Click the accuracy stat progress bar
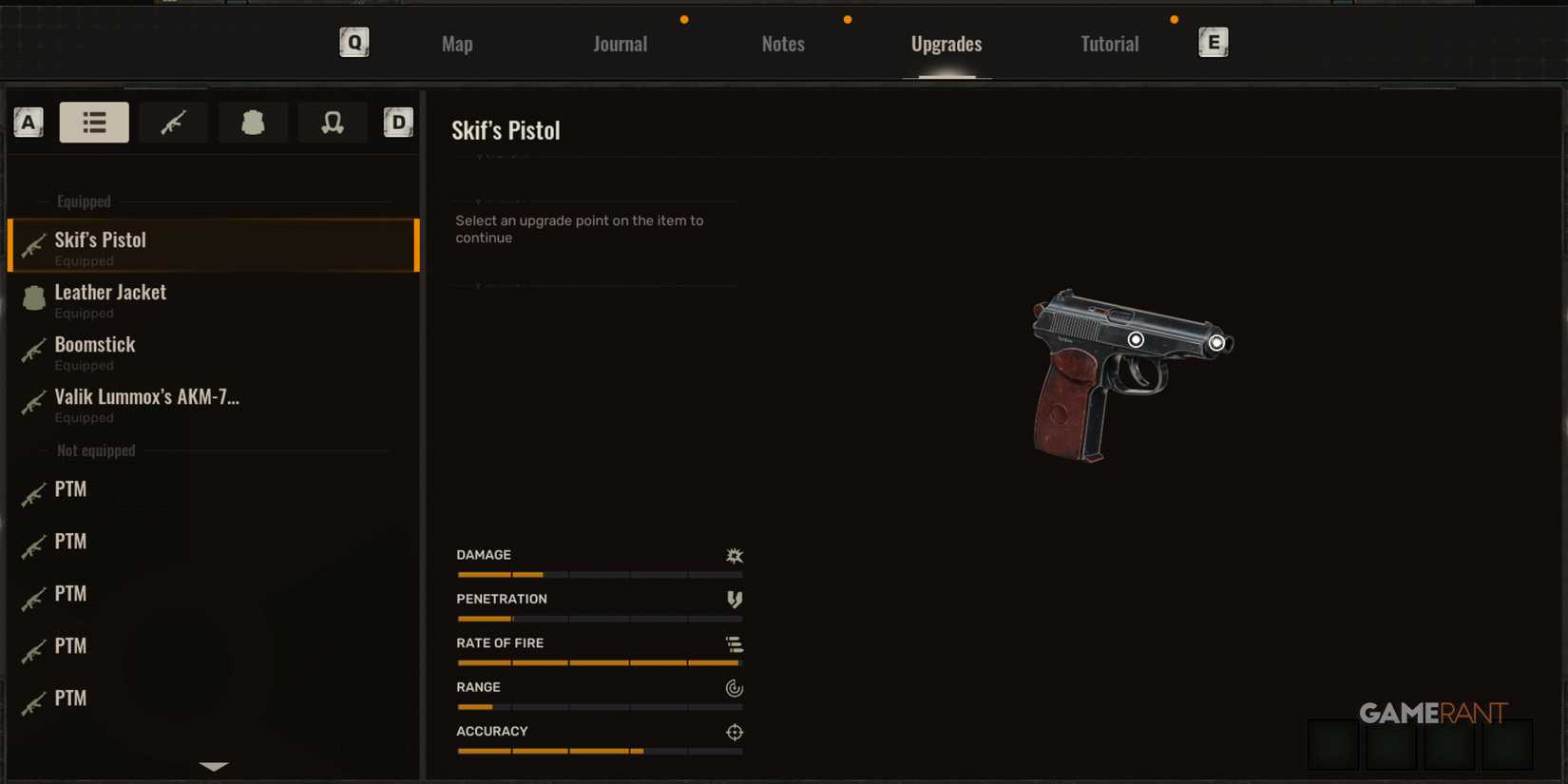 (x=599, y=751)
